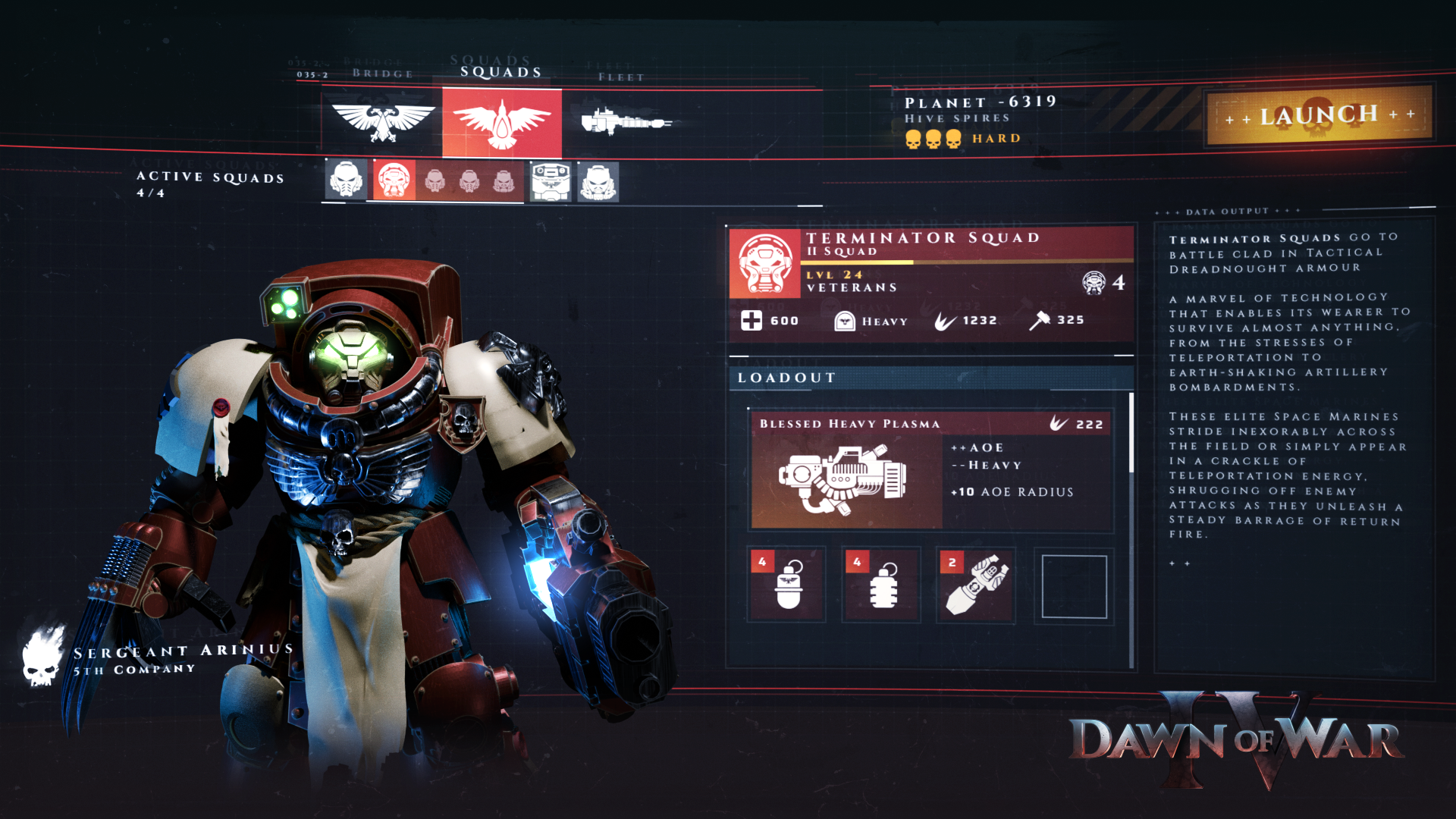Choose the highlighted red Terminator squad icon
This screenshot has width=1456, height=819.
click(394, 180)
